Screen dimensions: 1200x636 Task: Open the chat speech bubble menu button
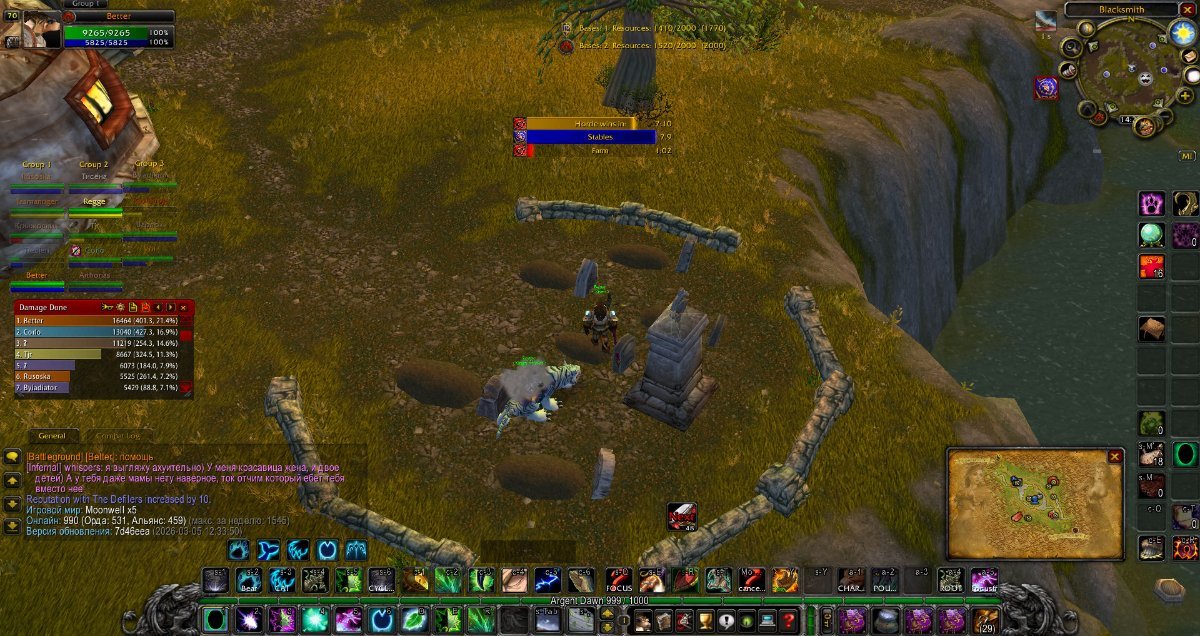pos(12,456)
